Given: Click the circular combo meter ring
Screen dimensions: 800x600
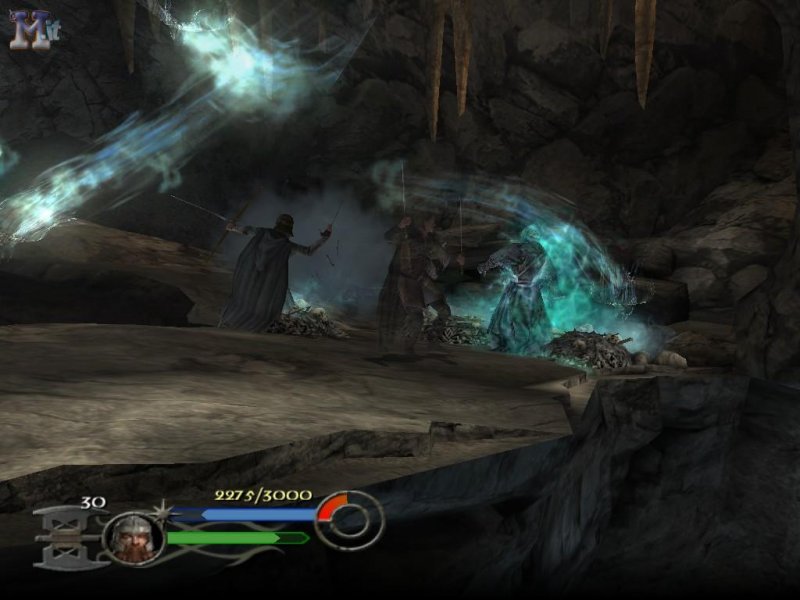Looking at the screenshot, I should click(x=350, y=520).
